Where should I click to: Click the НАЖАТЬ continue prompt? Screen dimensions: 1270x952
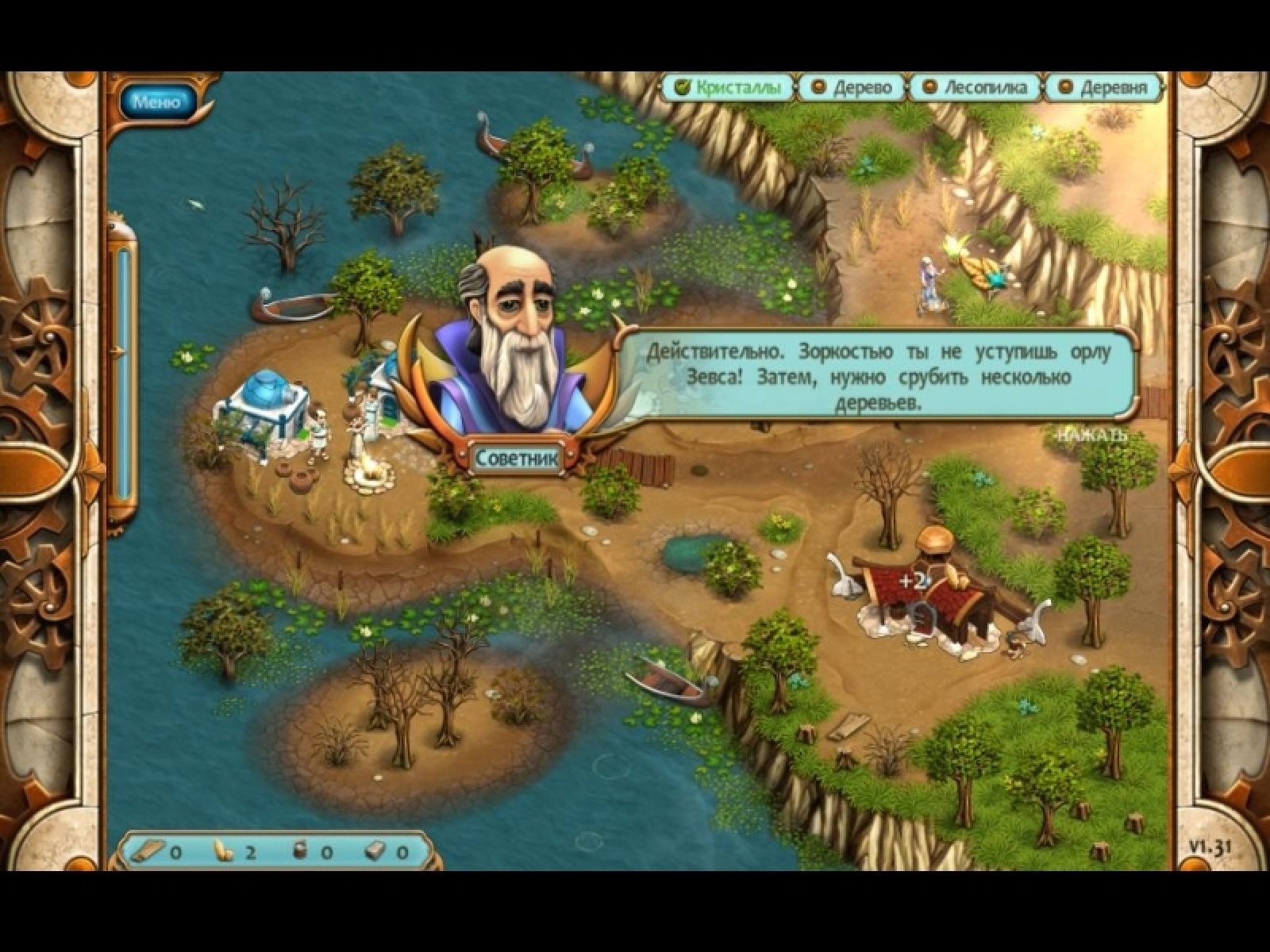1087,435
